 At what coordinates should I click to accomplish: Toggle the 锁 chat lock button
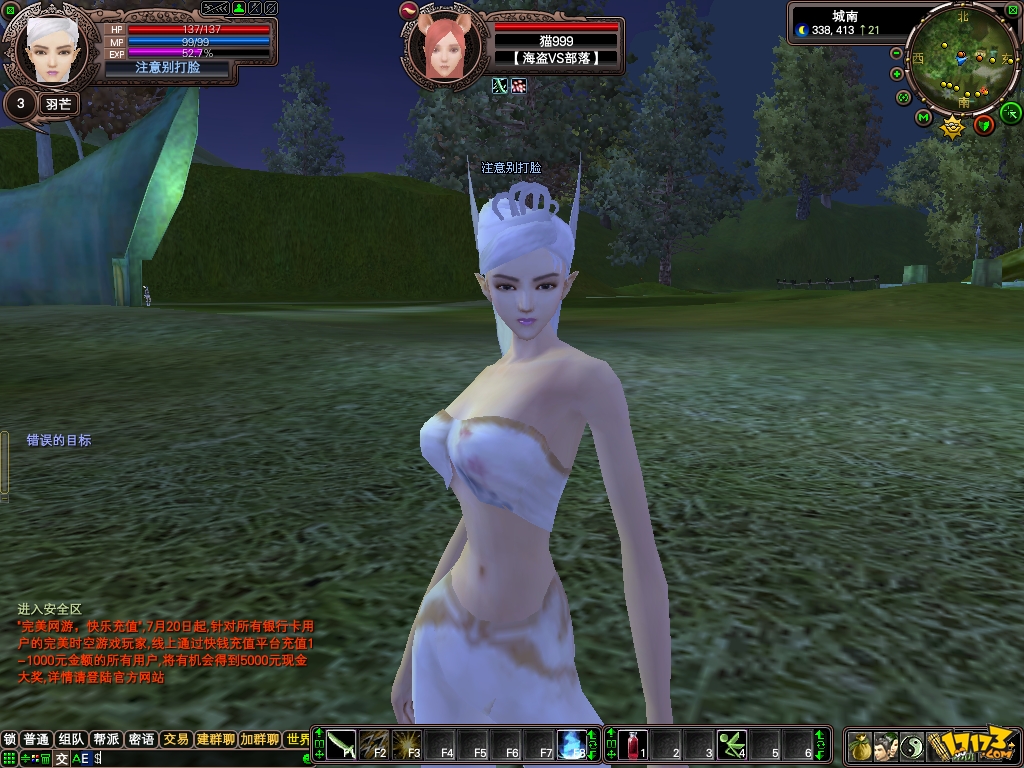click(x=10, y=740)
